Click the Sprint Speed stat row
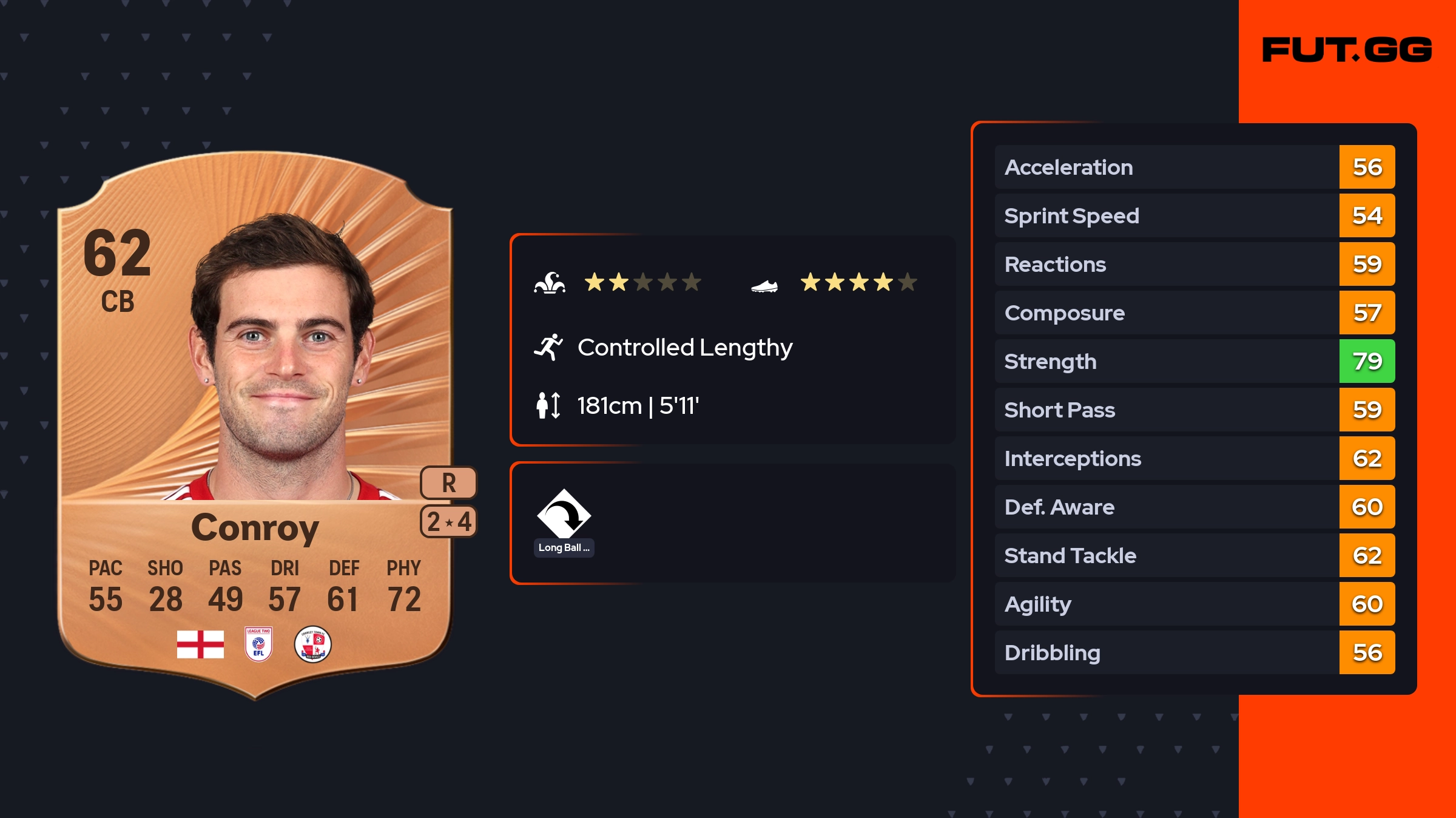 [1194, 215]
